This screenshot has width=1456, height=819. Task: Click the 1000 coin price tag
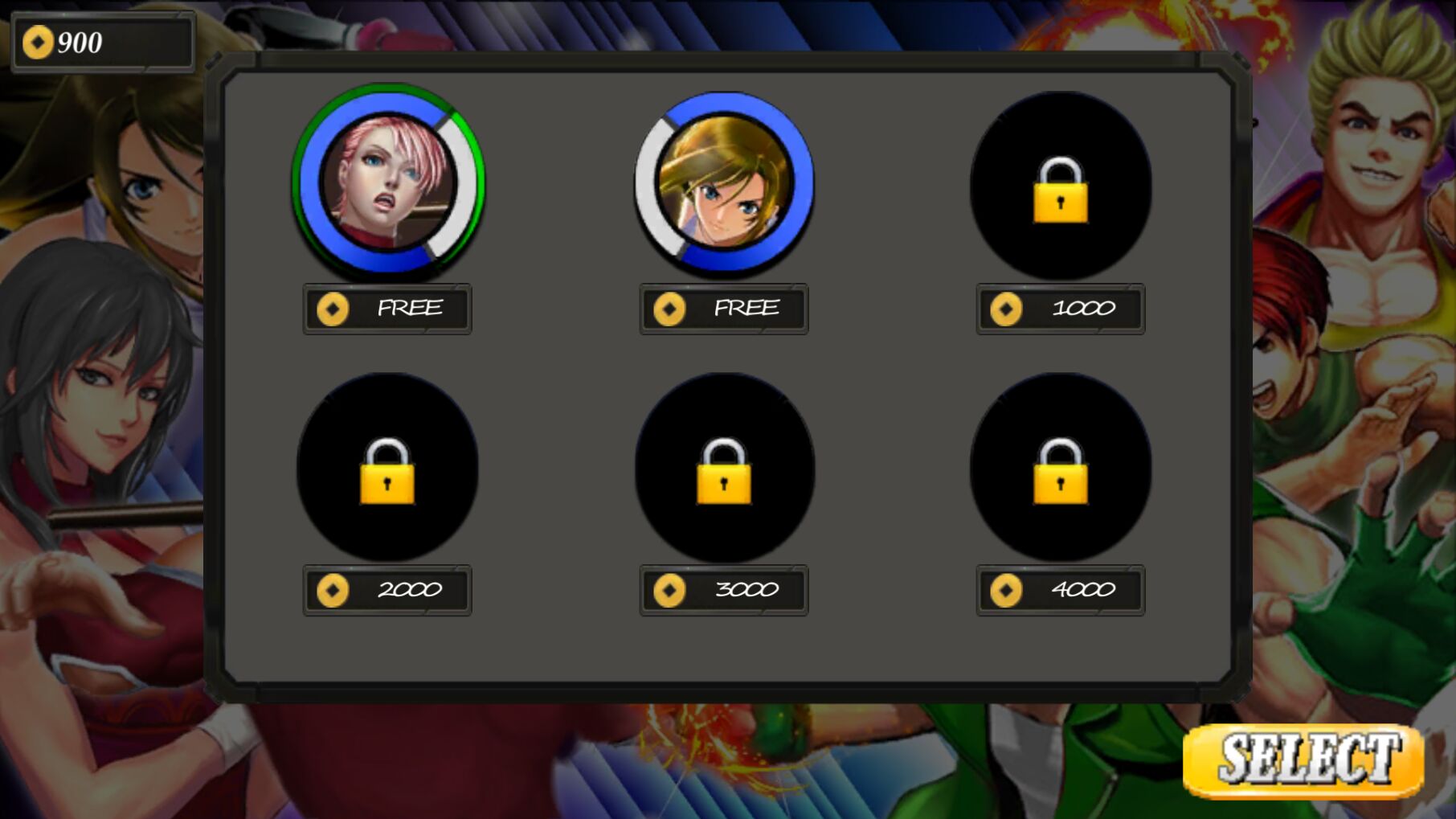click(x=1060, y=309)
